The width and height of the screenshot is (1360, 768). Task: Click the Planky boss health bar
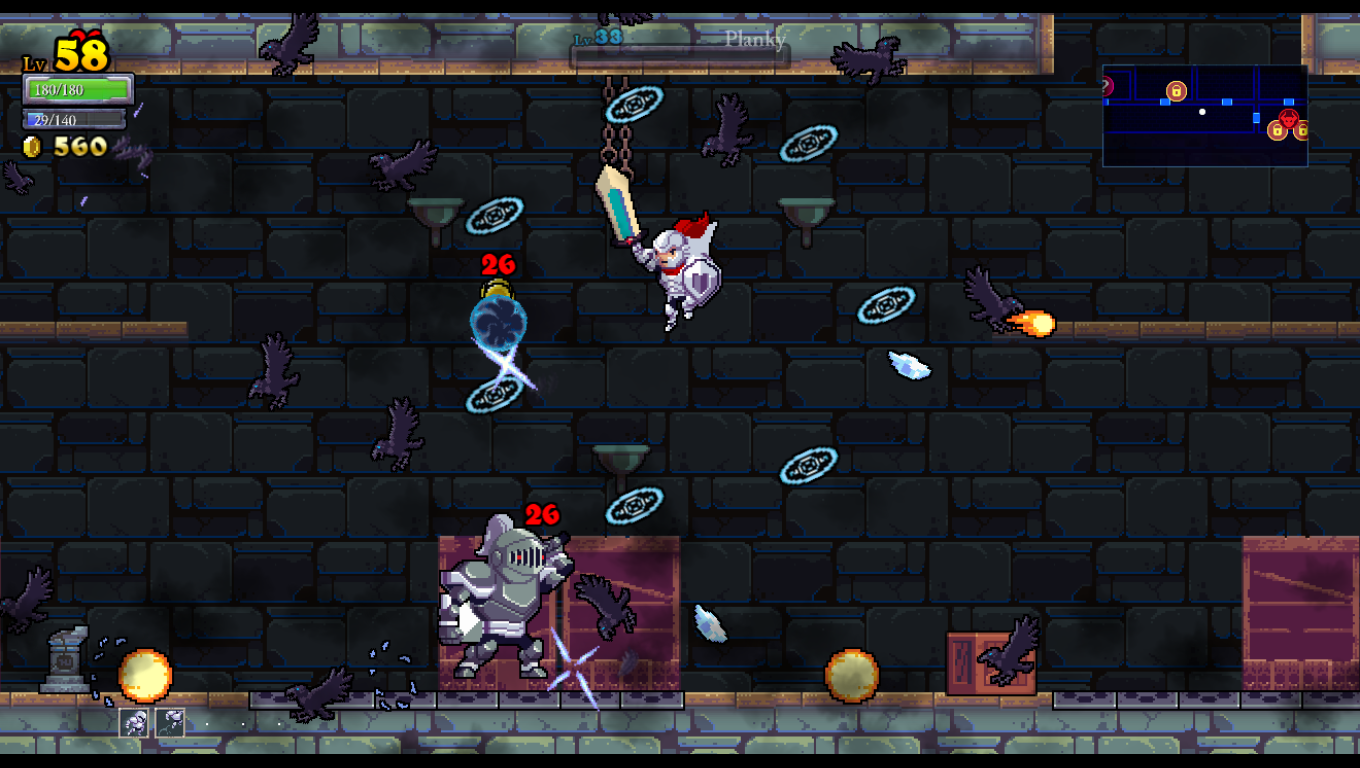[680, 54]
